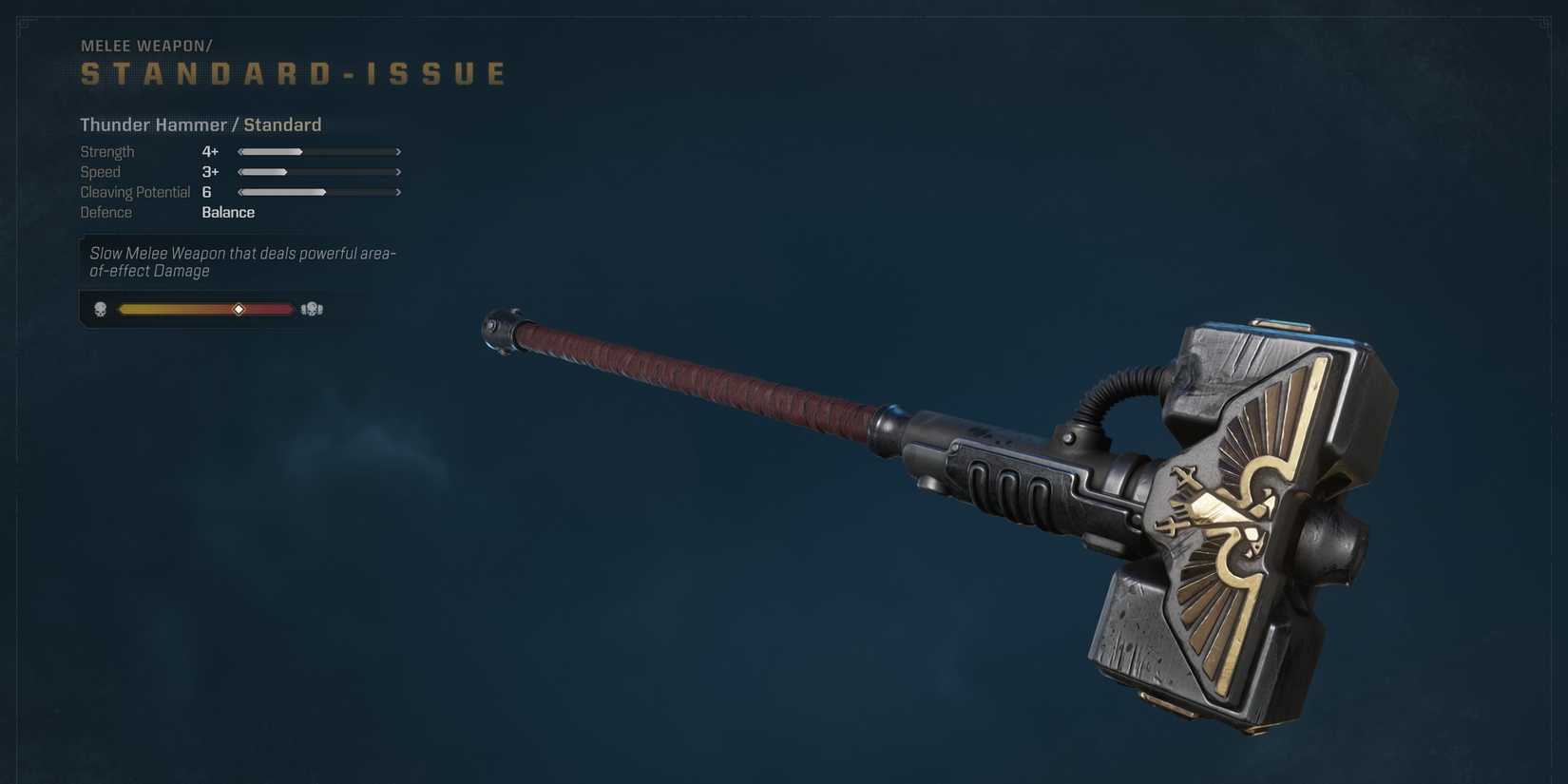Expand the Speed stat with its right chevron
The height and width of the screenshot is (784, 1568).
(x=398, y=172)
